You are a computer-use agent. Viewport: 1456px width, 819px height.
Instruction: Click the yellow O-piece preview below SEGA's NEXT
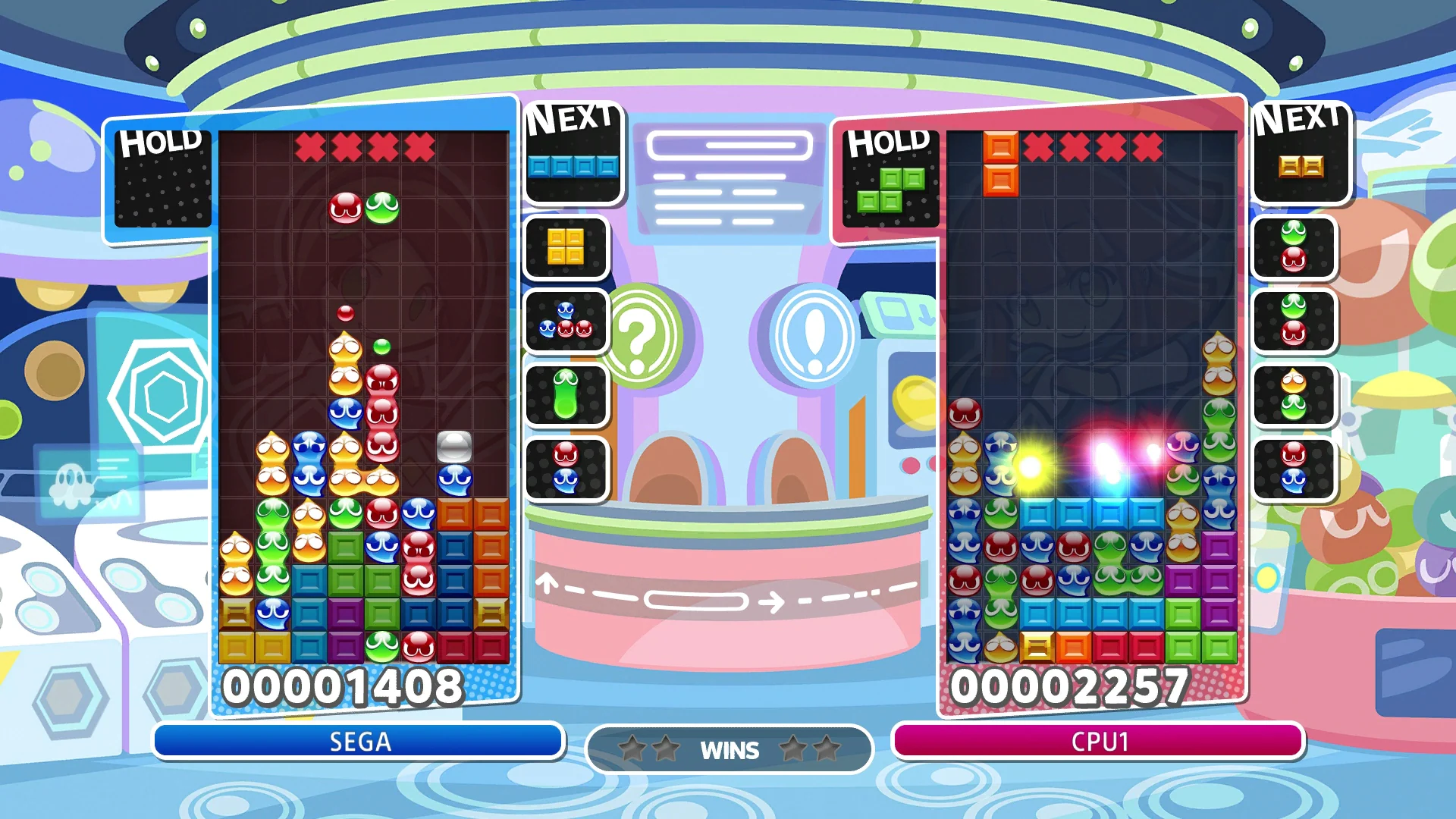pyautogui.click(x=566, y=246)
